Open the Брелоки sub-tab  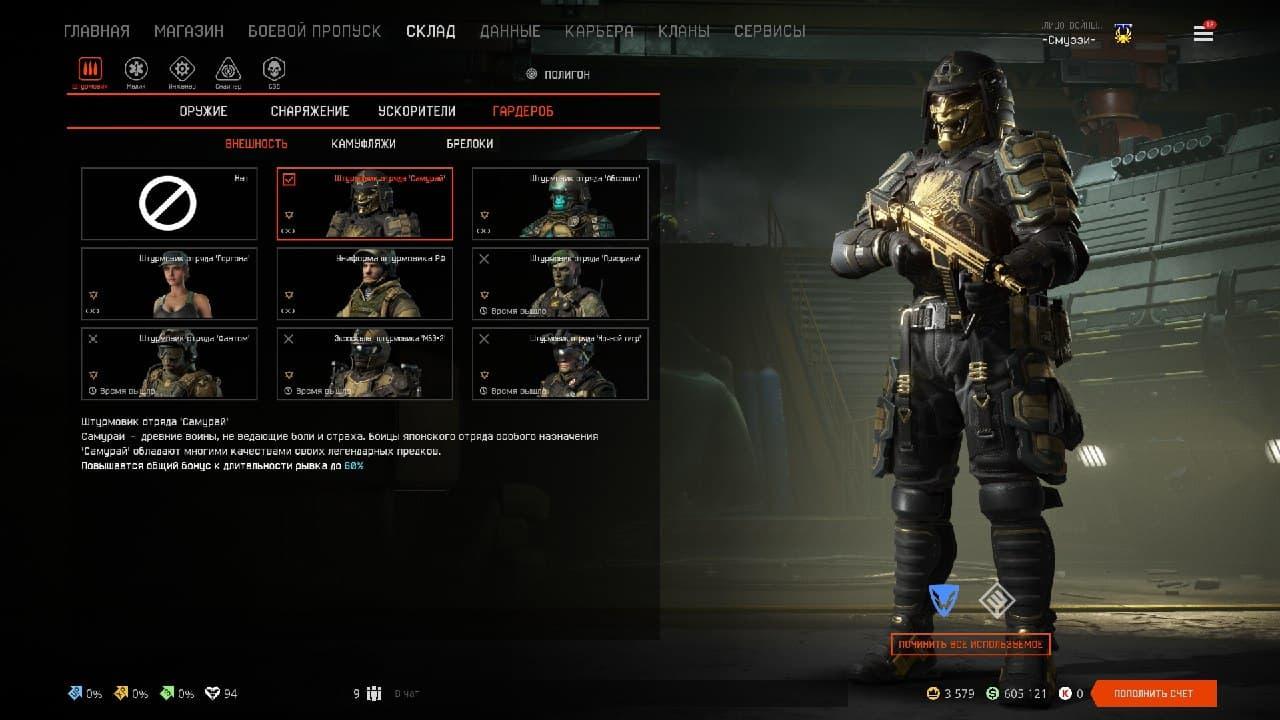point(470,144)
